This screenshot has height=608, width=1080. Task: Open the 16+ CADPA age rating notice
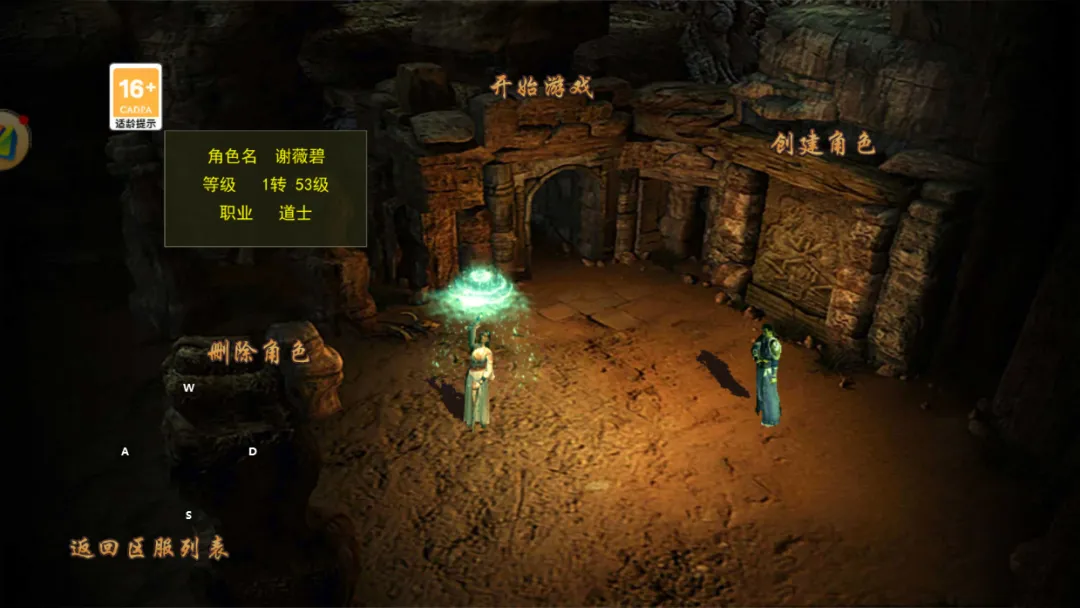point(136,97)
